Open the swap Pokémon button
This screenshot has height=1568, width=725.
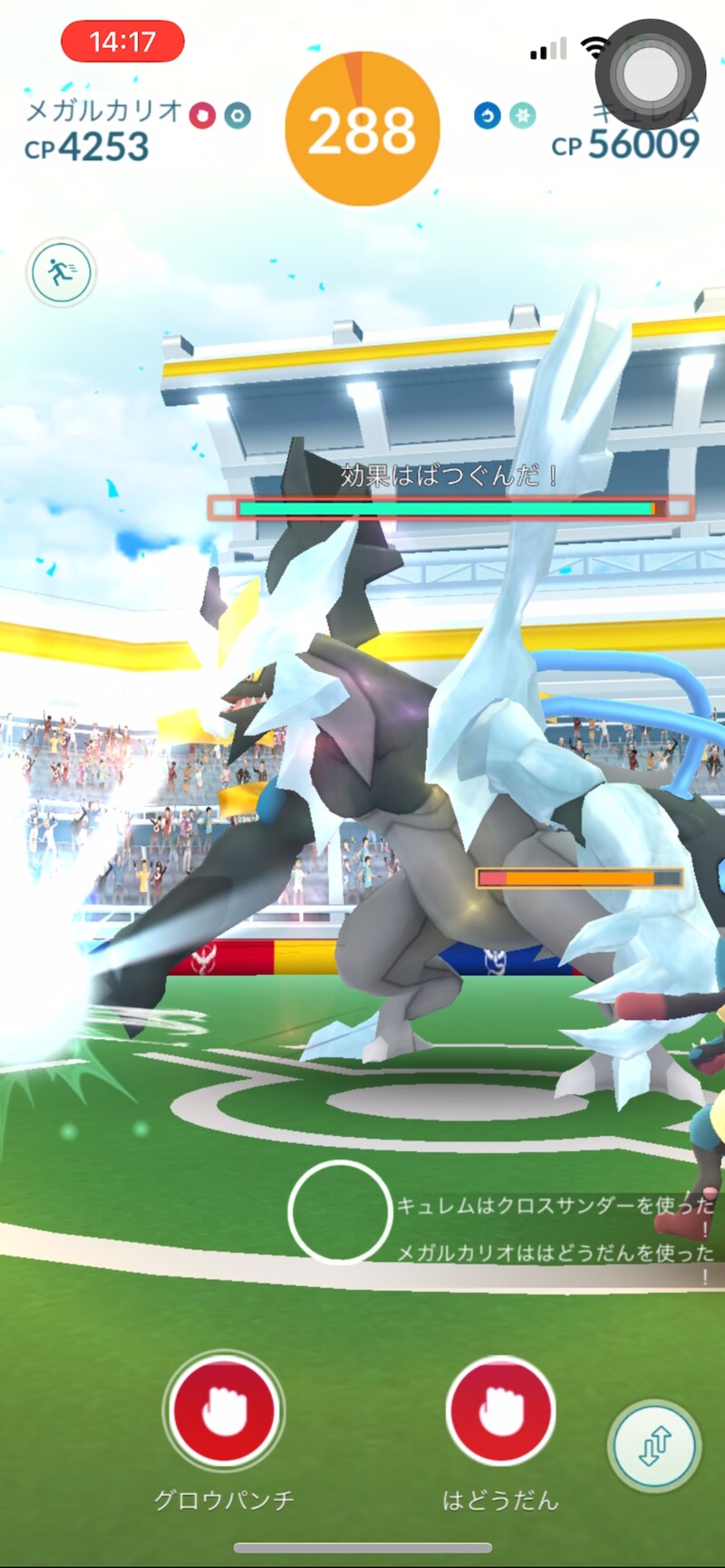pyautogui.click(x=654, y=1446)
